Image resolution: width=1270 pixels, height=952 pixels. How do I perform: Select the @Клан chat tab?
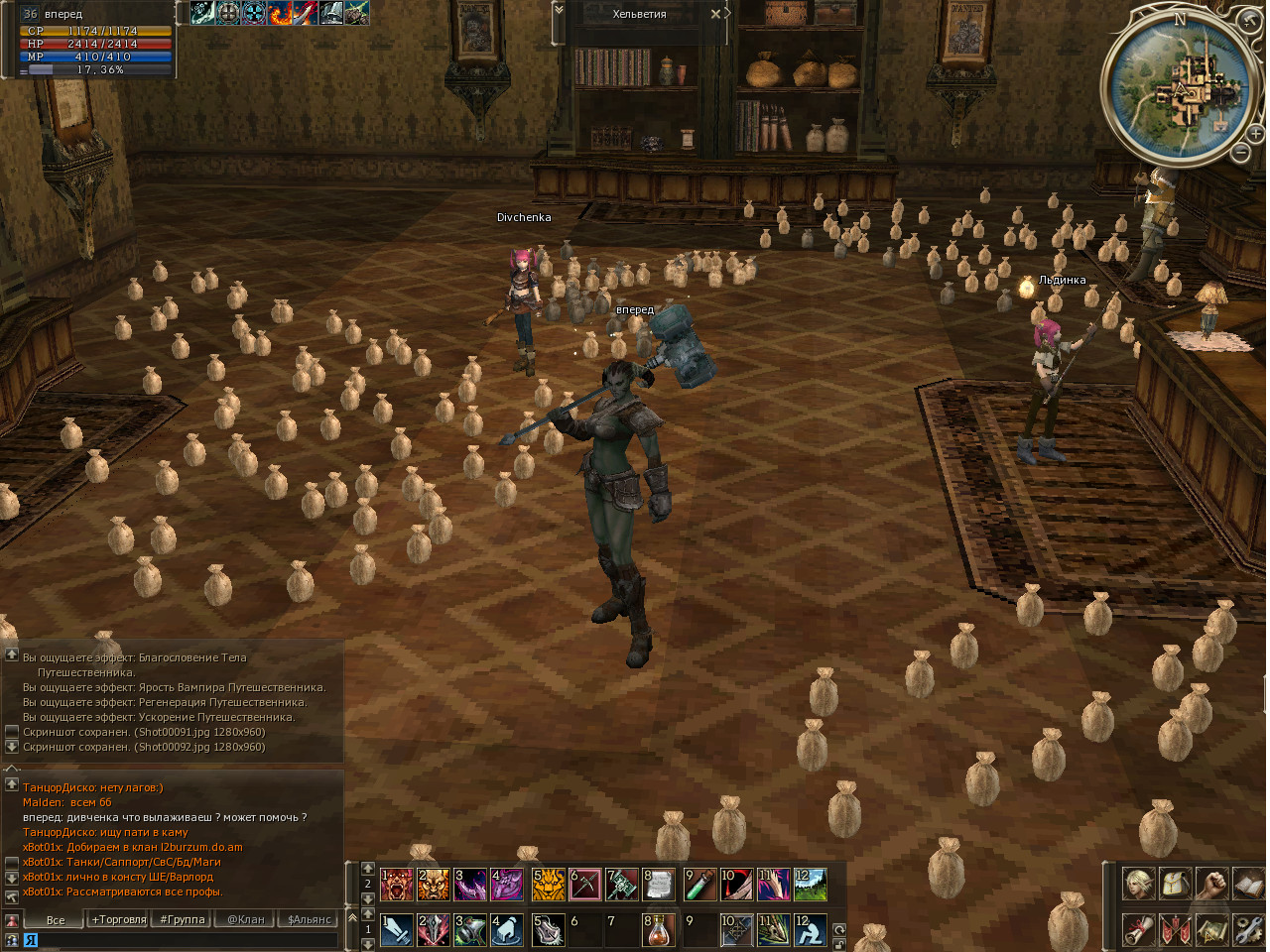[246, 919]
